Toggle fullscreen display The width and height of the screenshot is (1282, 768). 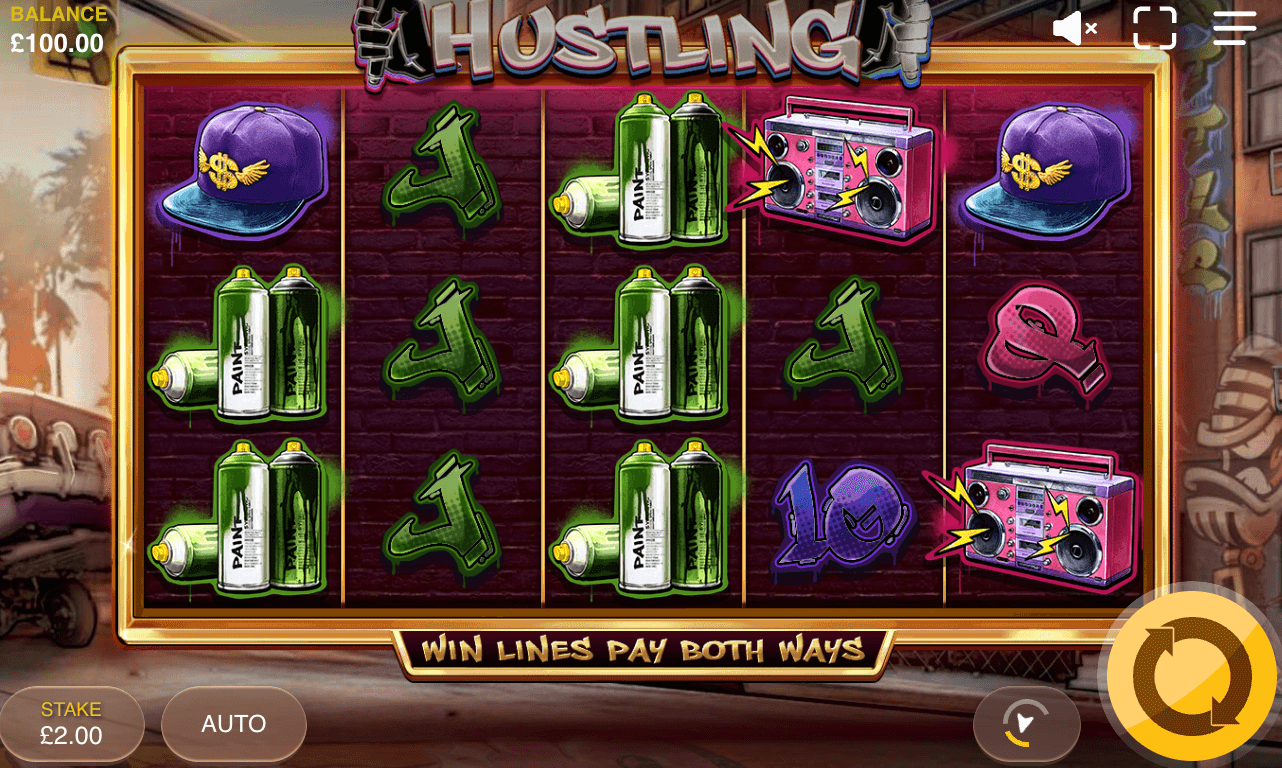pyautogui.click(x=1156, y=28)
